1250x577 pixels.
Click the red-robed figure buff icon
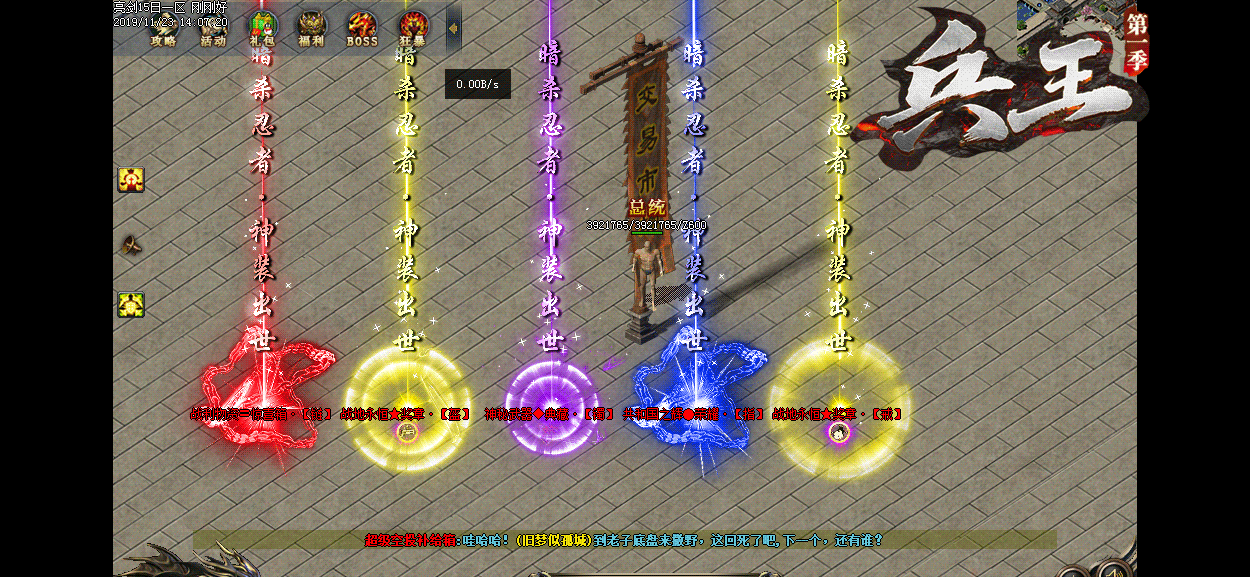pos(131,180)
